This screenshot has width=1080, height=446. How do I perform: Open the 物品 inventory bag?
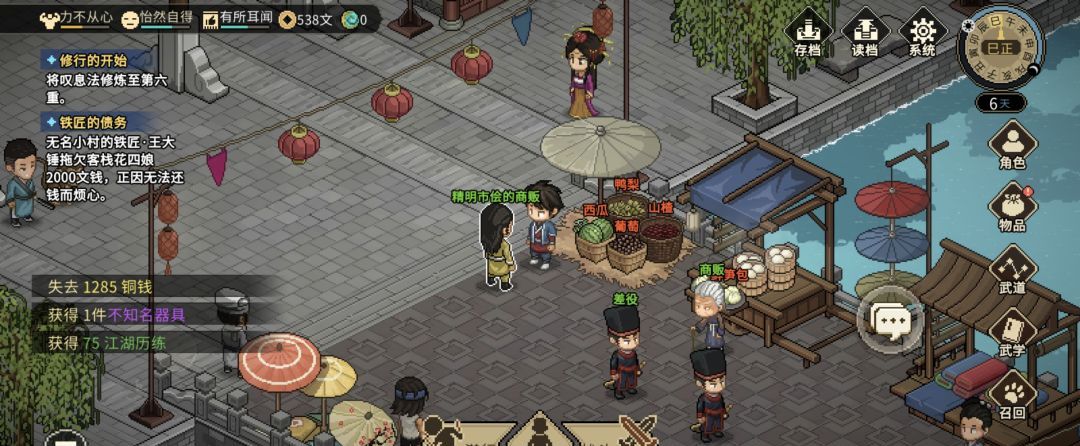pos(1012,207)
